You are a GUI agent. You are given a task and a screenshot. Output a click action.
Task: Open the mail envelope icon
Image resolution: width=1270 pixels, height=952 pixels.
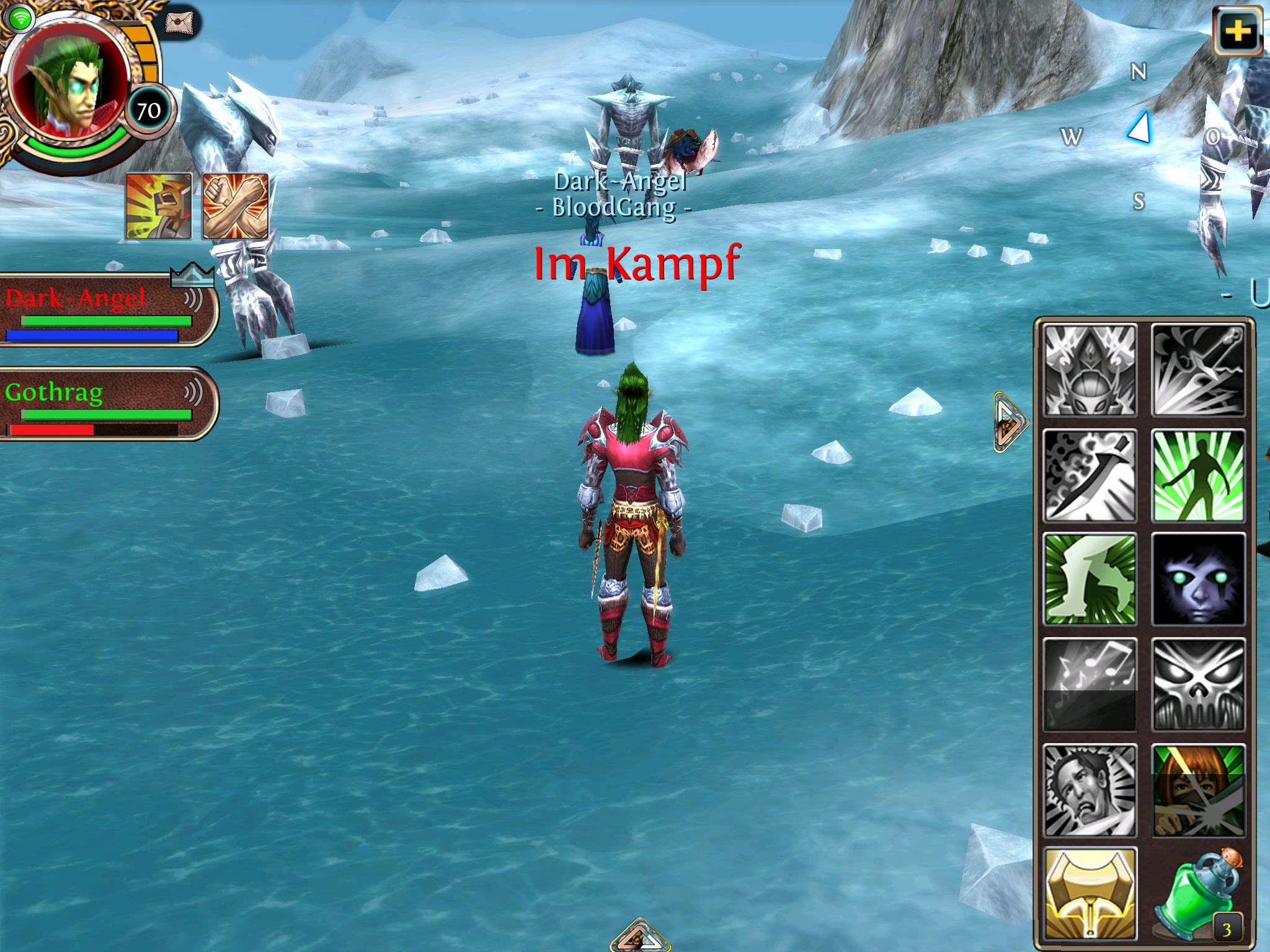pyautogui.click(x=179, y=23)
